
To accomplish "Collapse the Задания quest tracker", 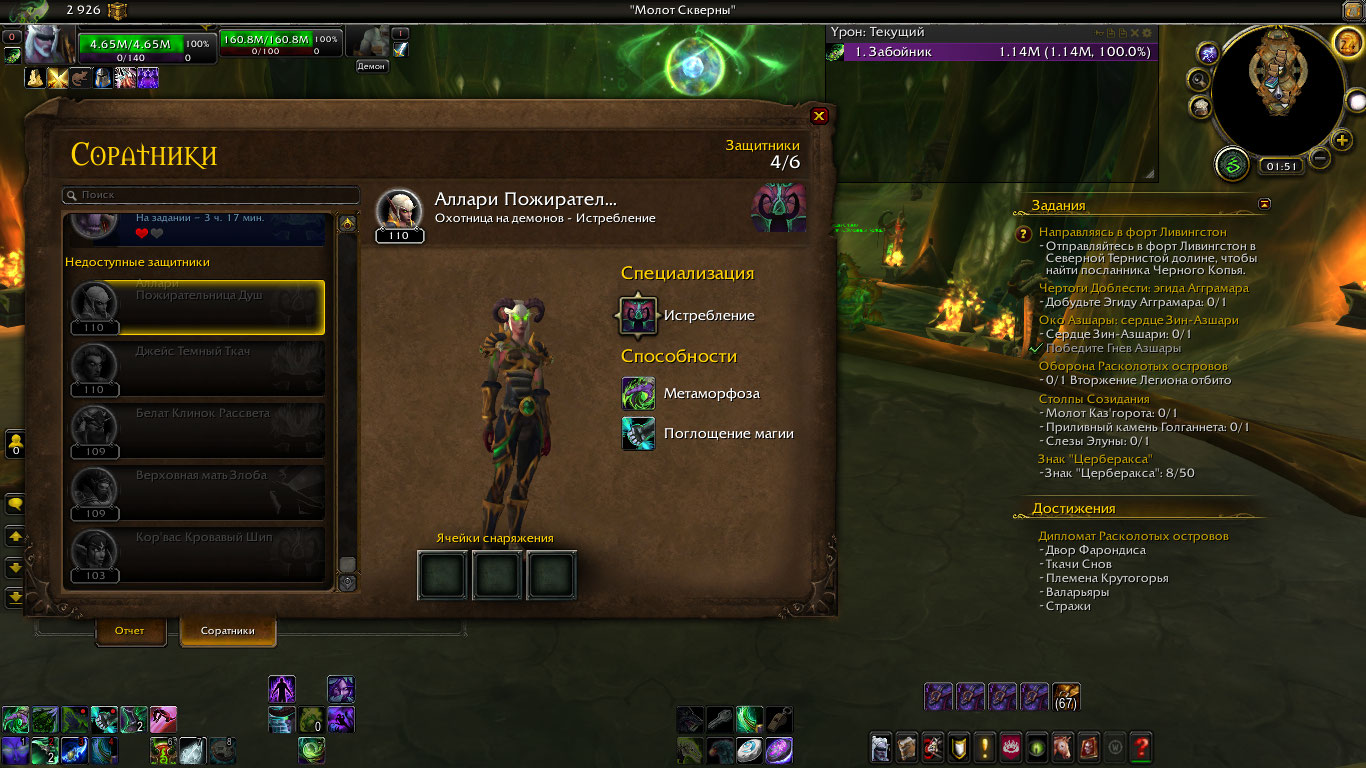I will click(x=1265, y=204).
